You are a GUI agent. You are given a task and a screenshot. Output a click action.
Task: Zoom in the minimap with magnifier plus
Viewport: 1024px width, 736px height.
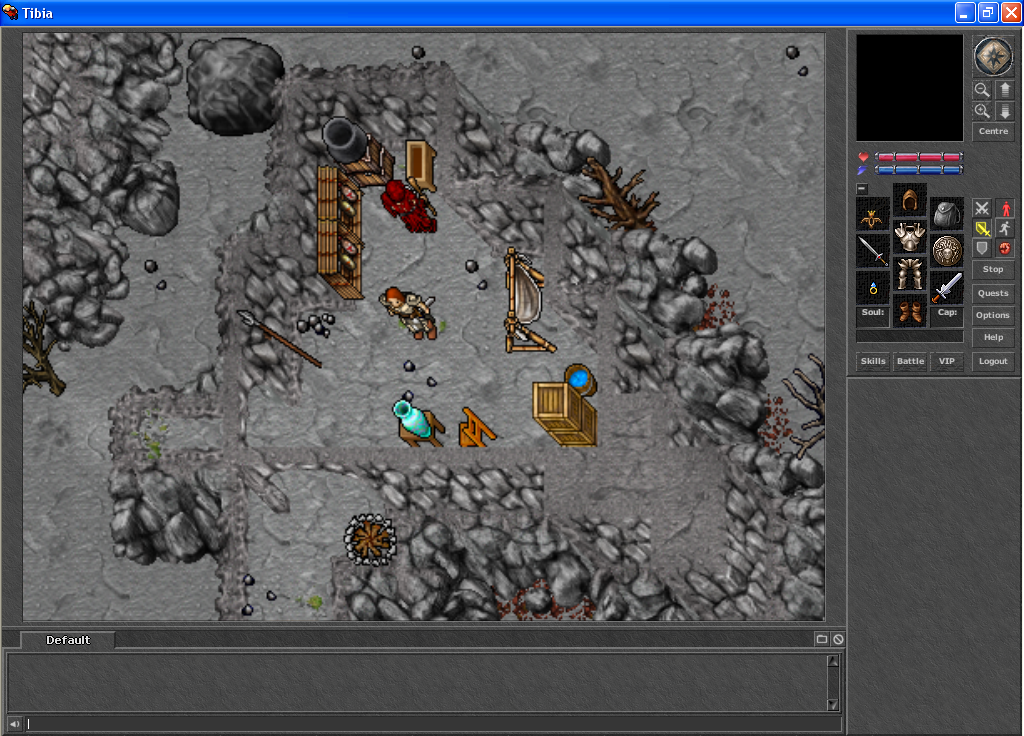coord(982,111)
